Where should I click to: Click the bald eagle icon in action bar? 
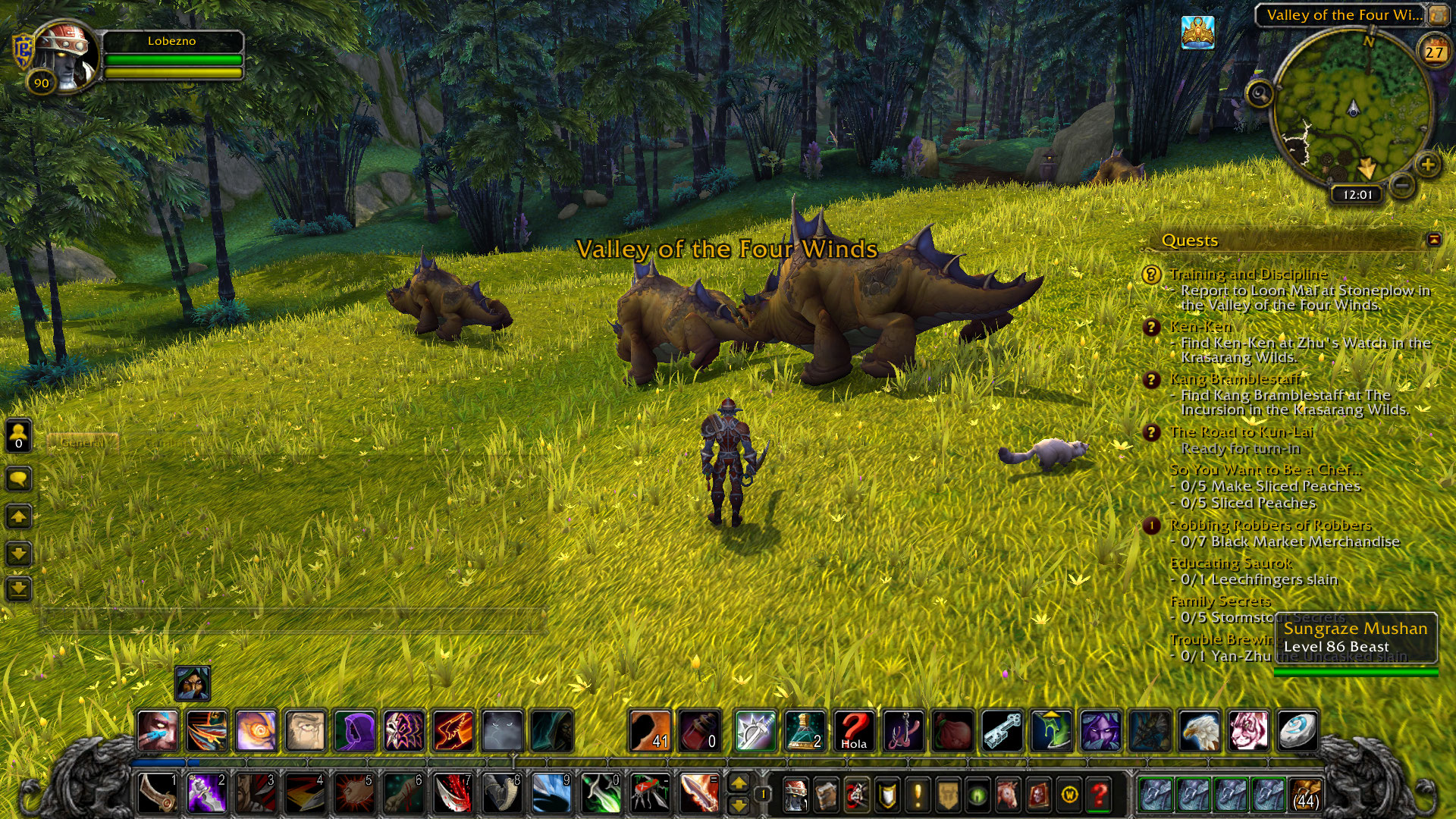1199,731
